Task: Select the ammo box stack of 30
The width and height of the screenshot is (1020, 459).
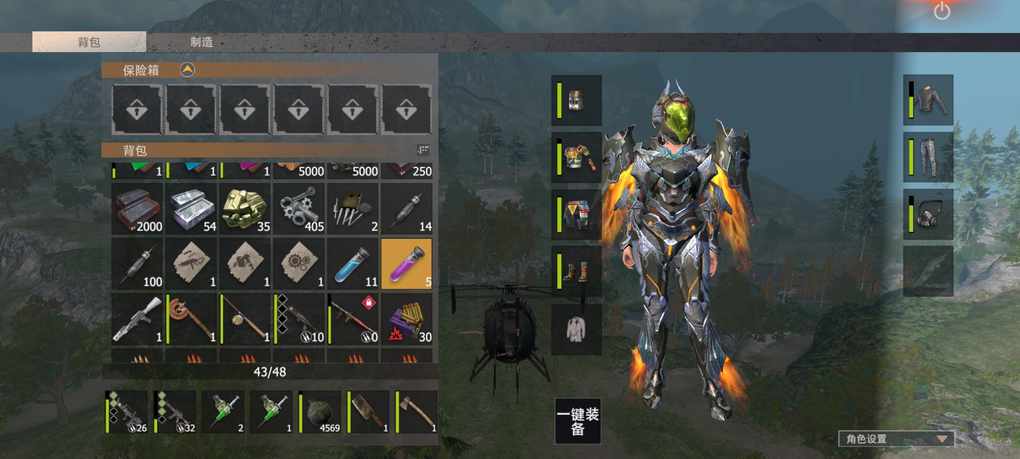Action: (x=406, y=318)
